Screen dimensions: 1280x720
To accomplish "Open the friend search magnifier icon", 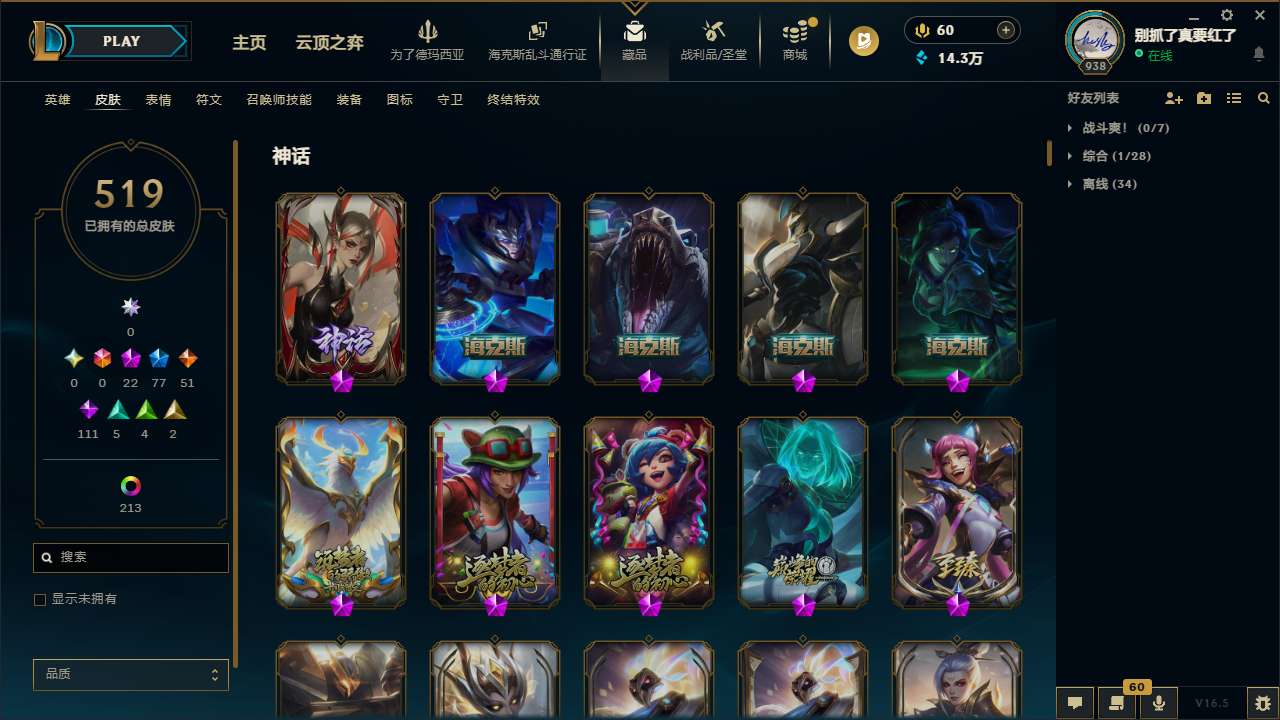I will click(1264, 97).
